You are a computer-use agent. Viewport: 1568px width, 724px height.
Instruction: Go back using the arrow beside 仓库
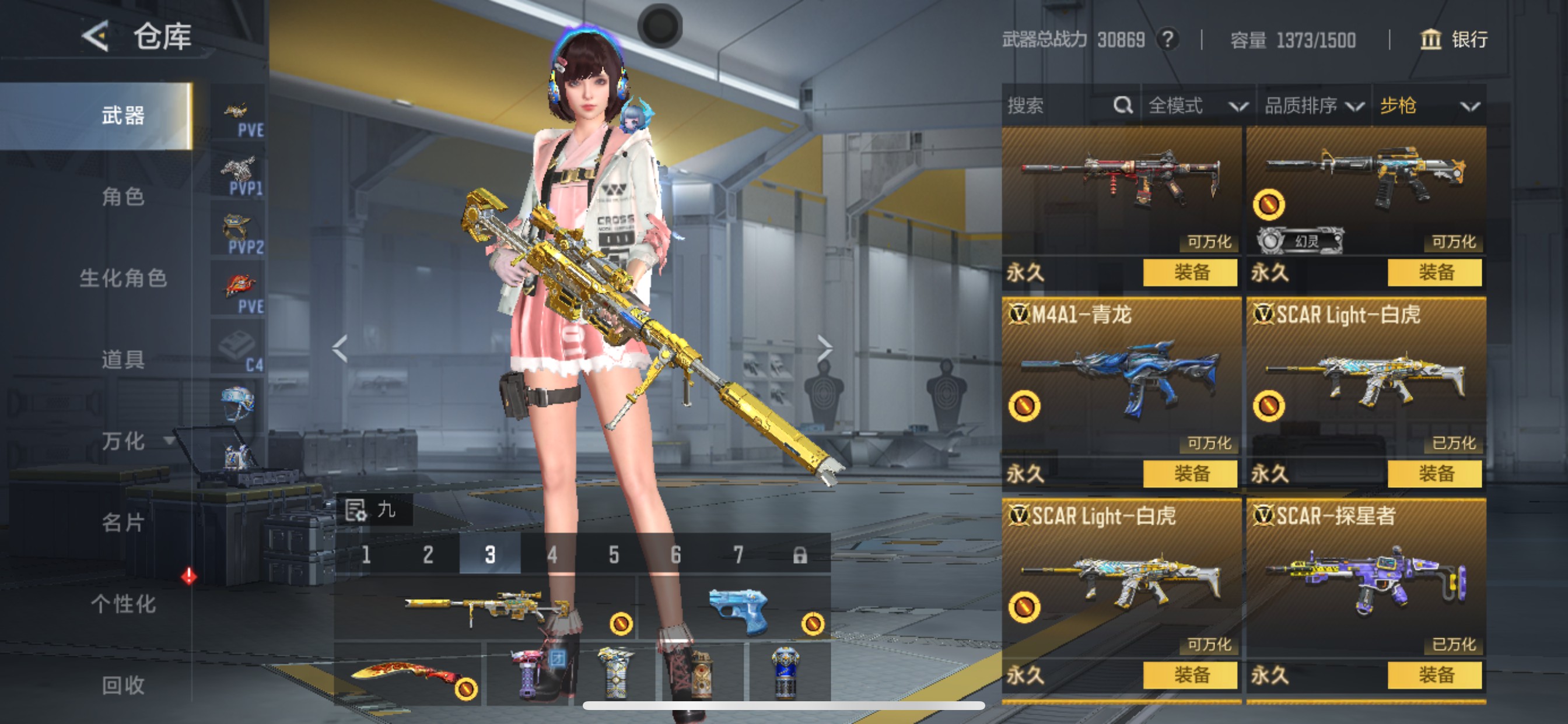coord(96,37)
